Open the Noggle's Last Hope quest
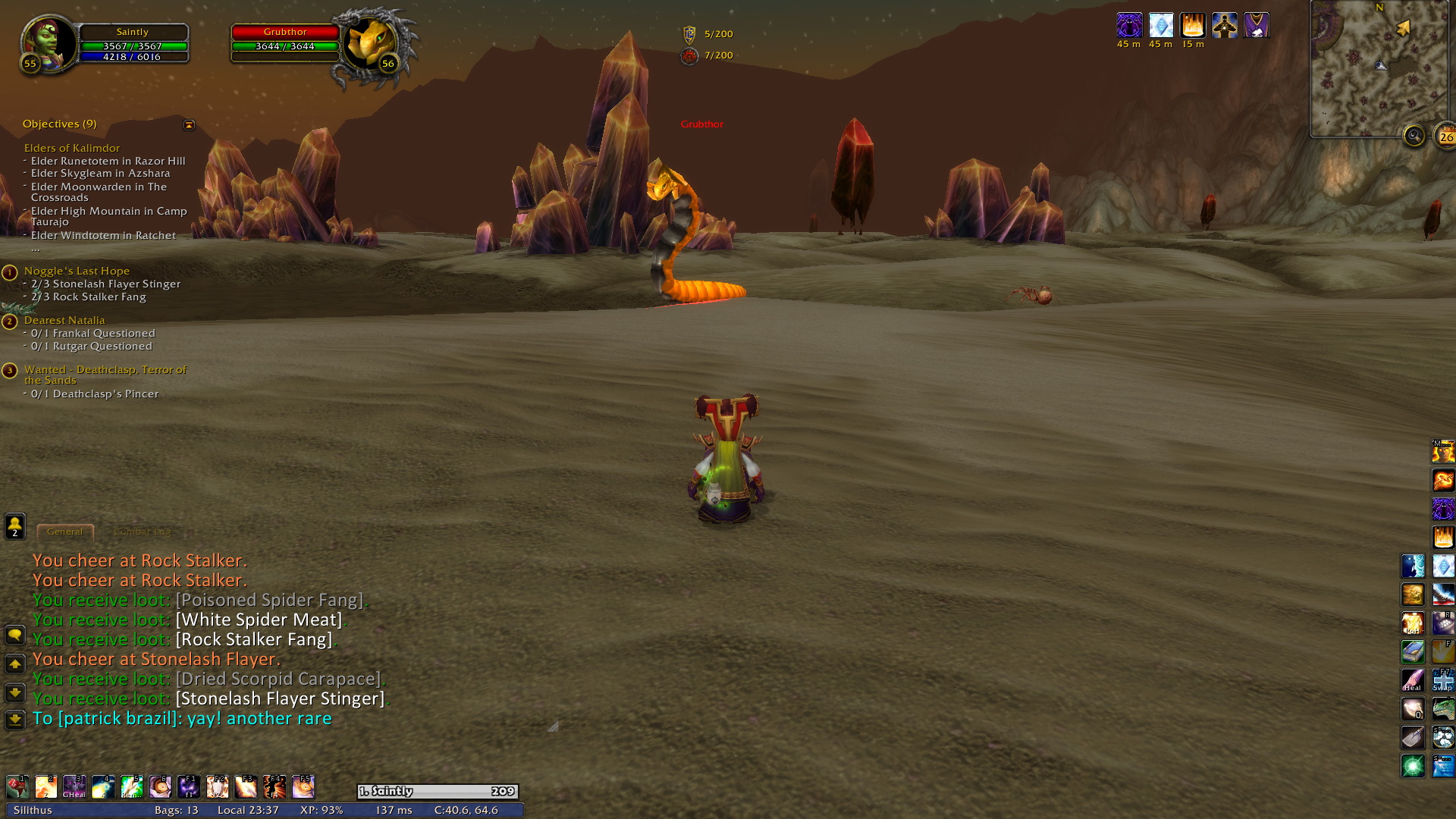 coord(77,271)
